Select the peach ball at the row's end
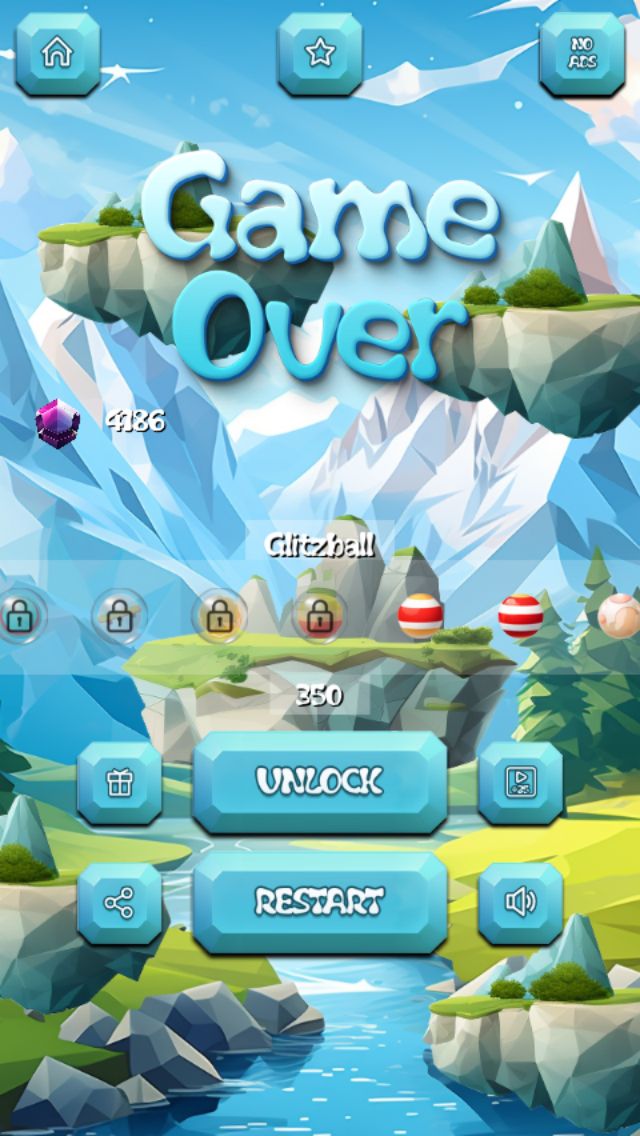The width and height of the screenshot is (640, 1136). pos(620,616)
